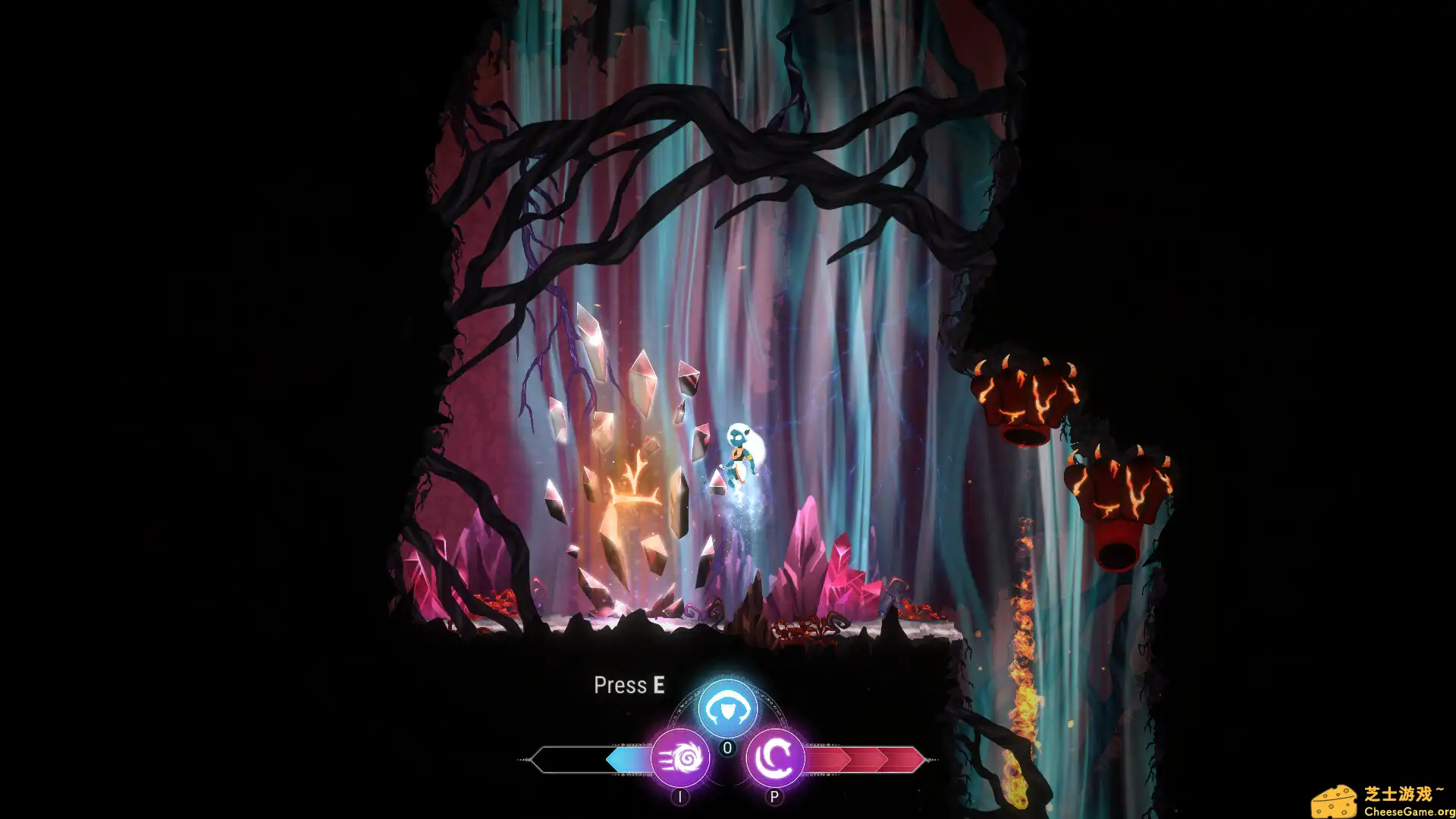Click the I keybind badge under the dash ability
The image size is (1456, 819).
click(682, 797)
